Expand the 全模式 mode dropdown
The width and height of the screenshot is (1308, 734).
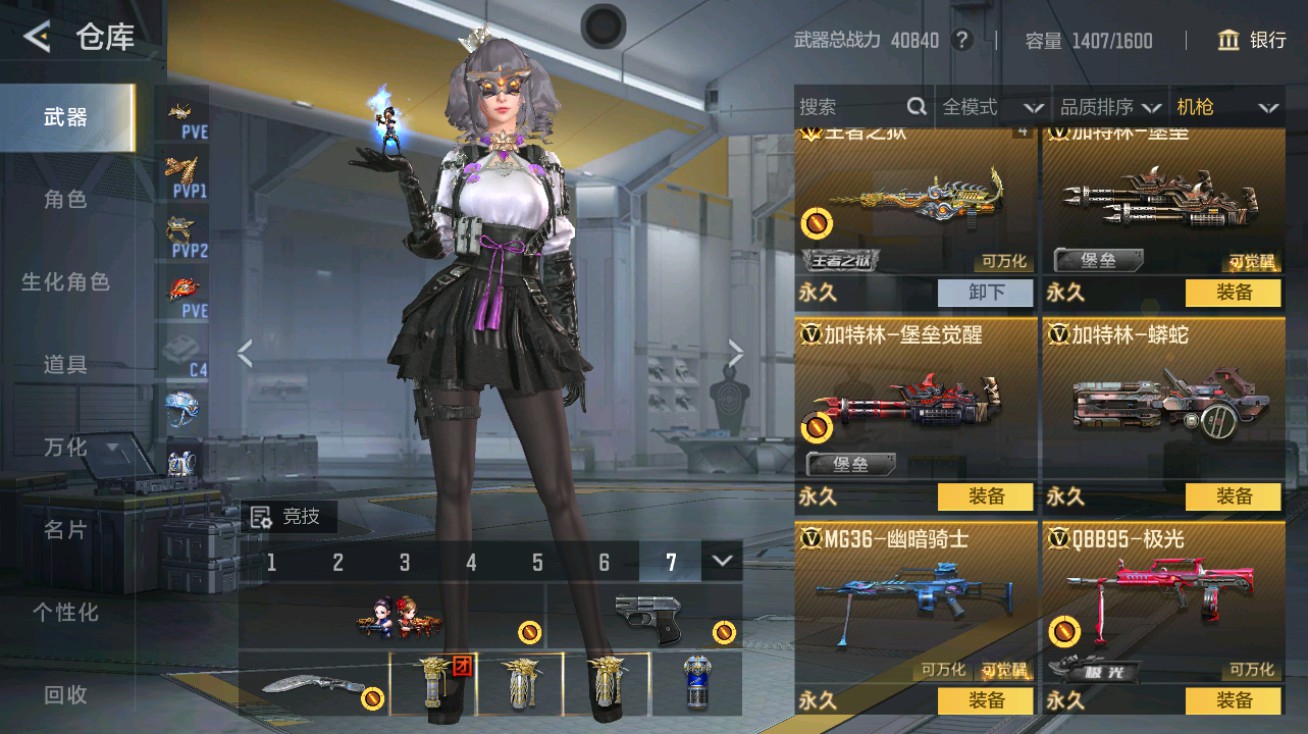(x=992, y=107)
